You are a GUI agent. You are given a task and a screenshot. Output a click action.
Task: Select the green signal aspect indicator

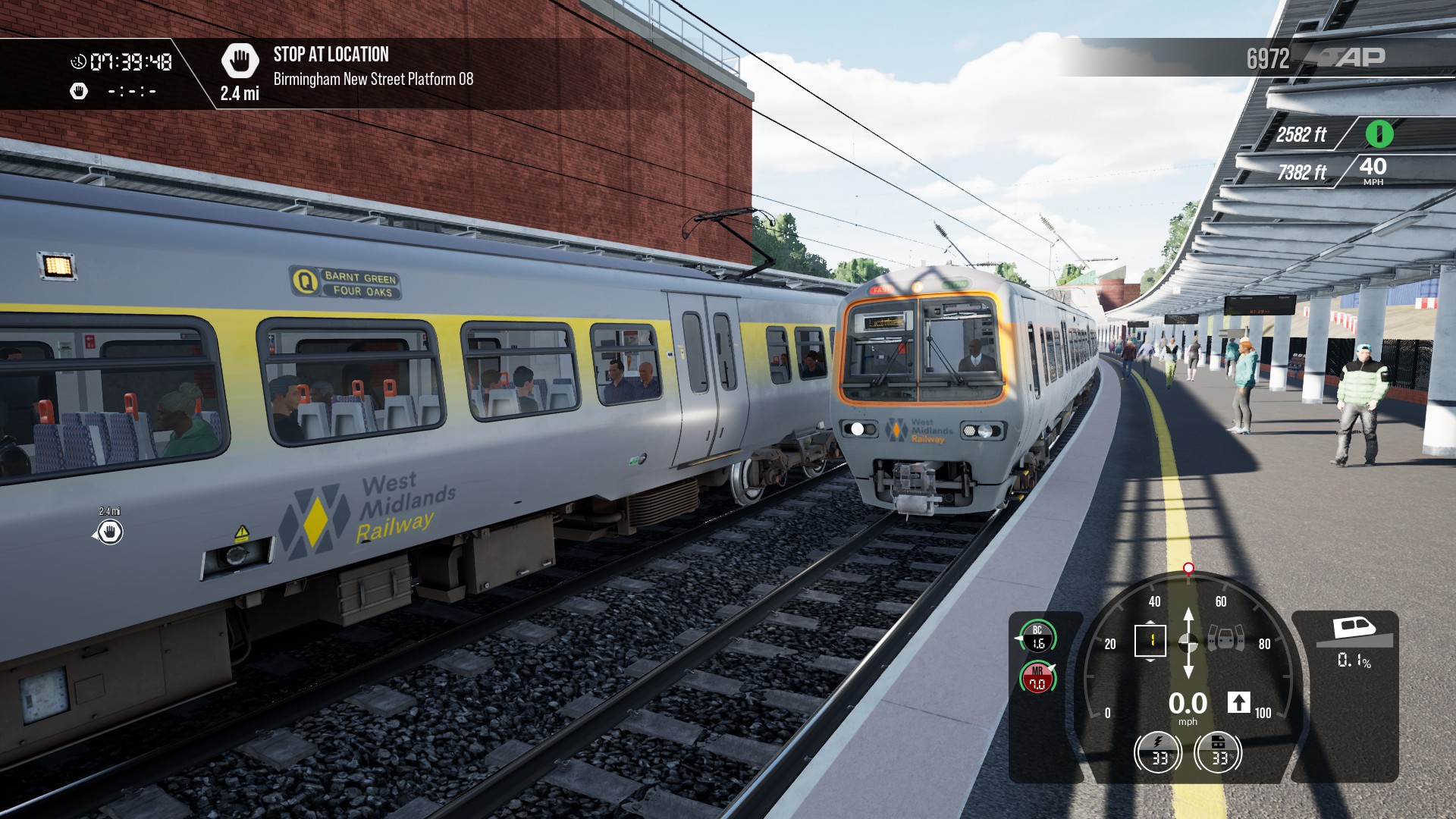pyautogui.click(x=1379, y=133)
